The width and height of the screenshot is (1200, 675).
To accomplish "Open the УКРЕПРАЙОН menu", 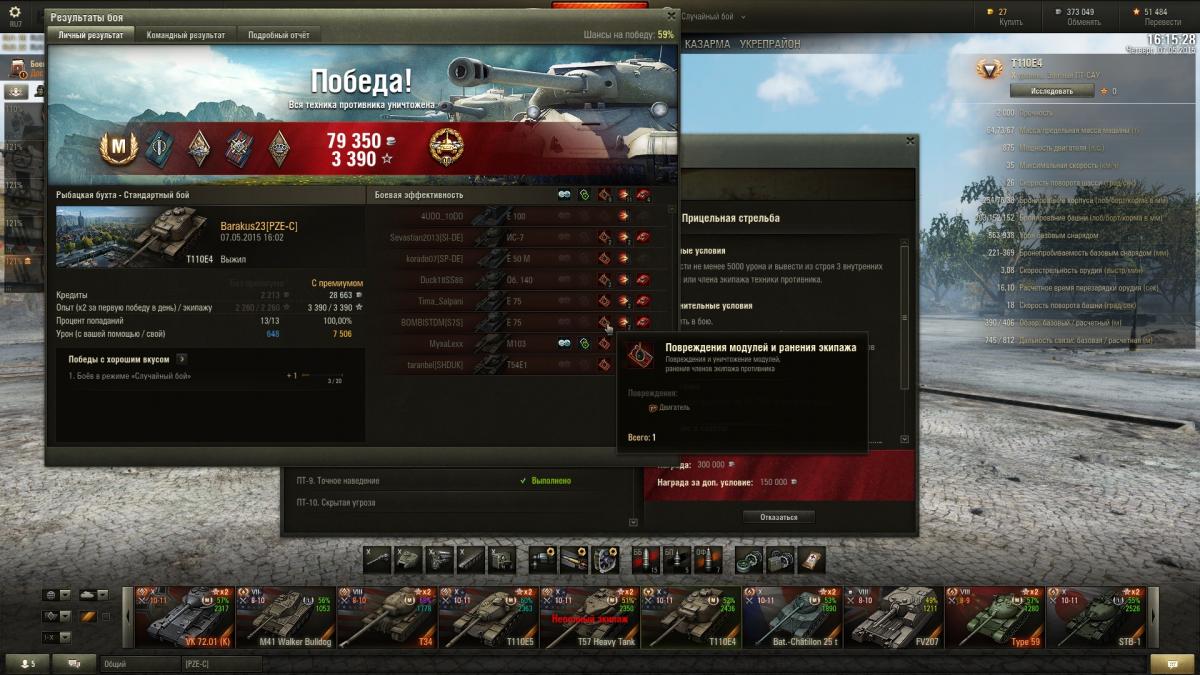I will (x=770, y=45).
